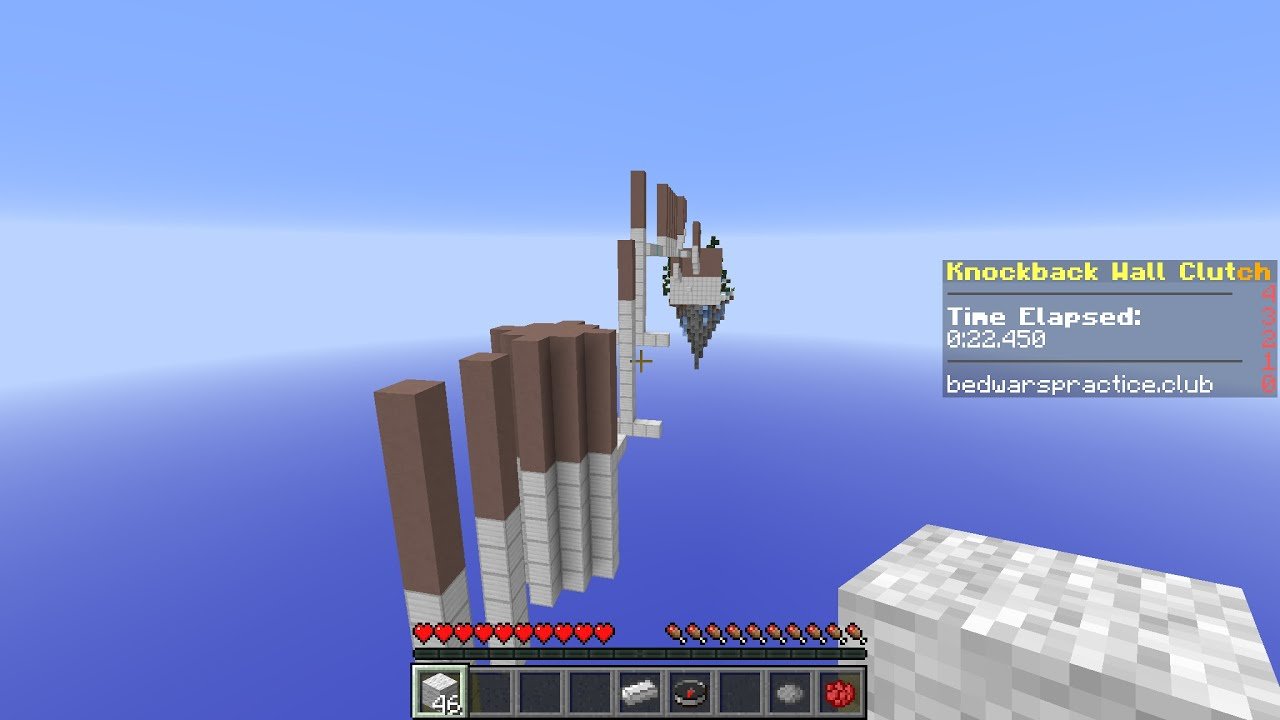The width and height of the screenshot is (1280, 720).
Task: Select the iron ingot hotbar slot
Action: point(640,691)
